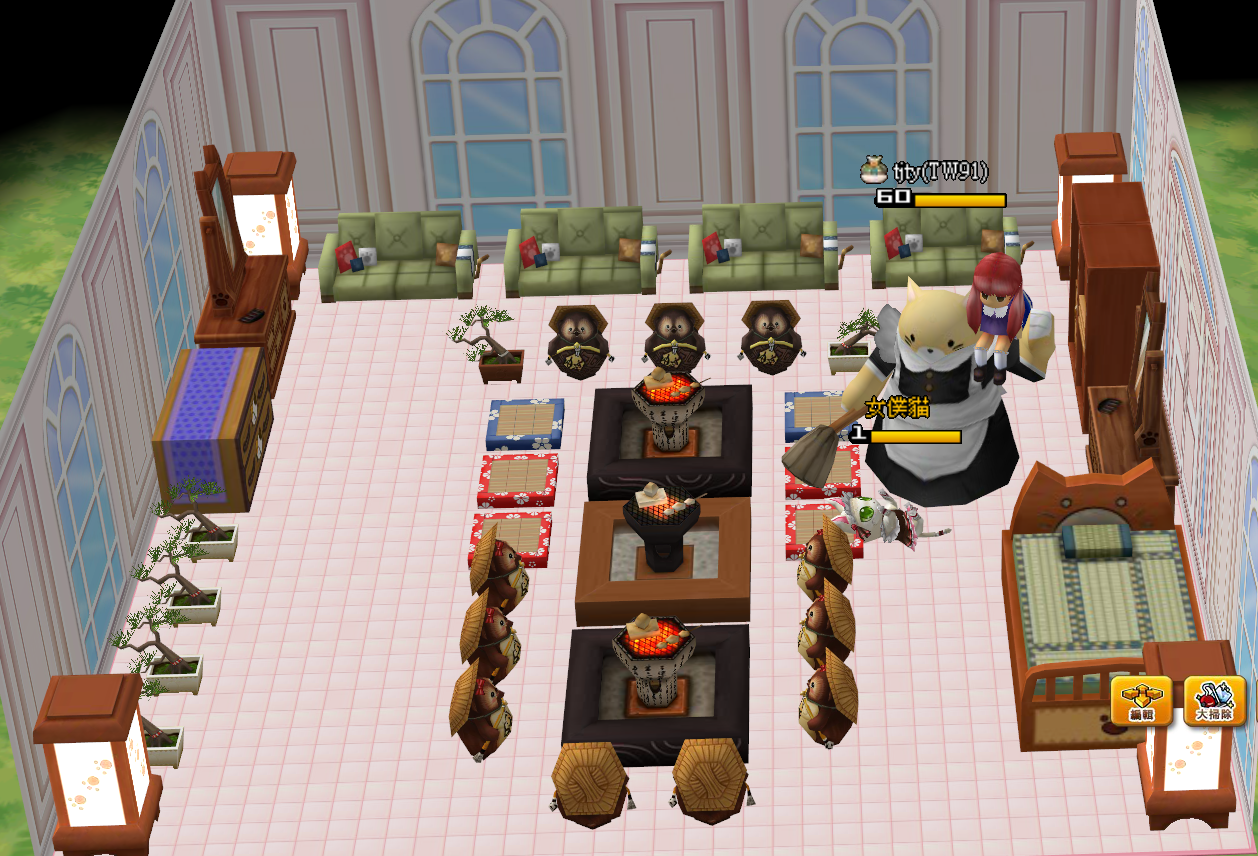
Task: Start the 大掃除 cleaning button
Action: (x=1215, y=700)
